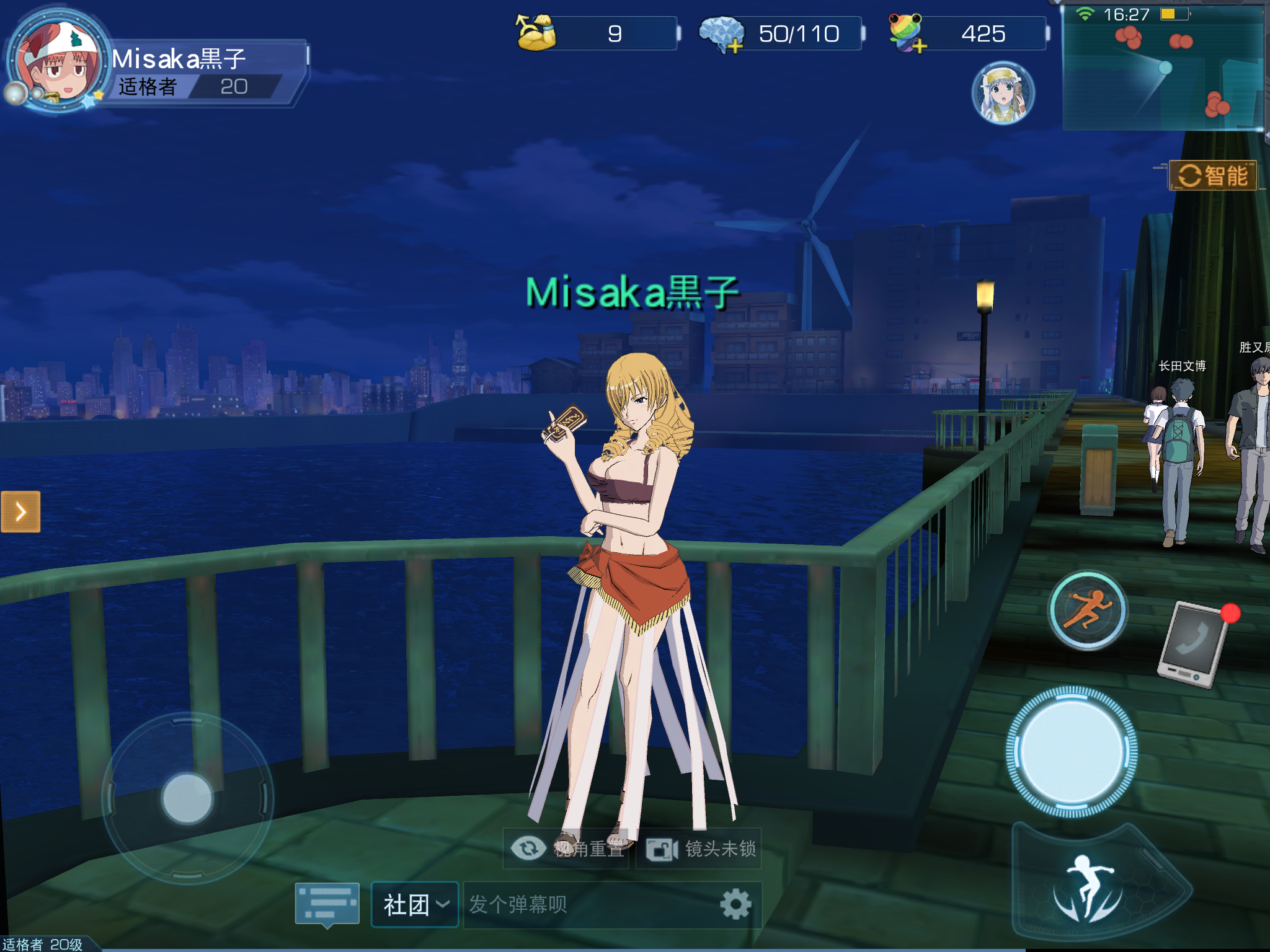Select the Index companion portrait
Viewport: 1270px width, 952px height.
coord(1003,93)
